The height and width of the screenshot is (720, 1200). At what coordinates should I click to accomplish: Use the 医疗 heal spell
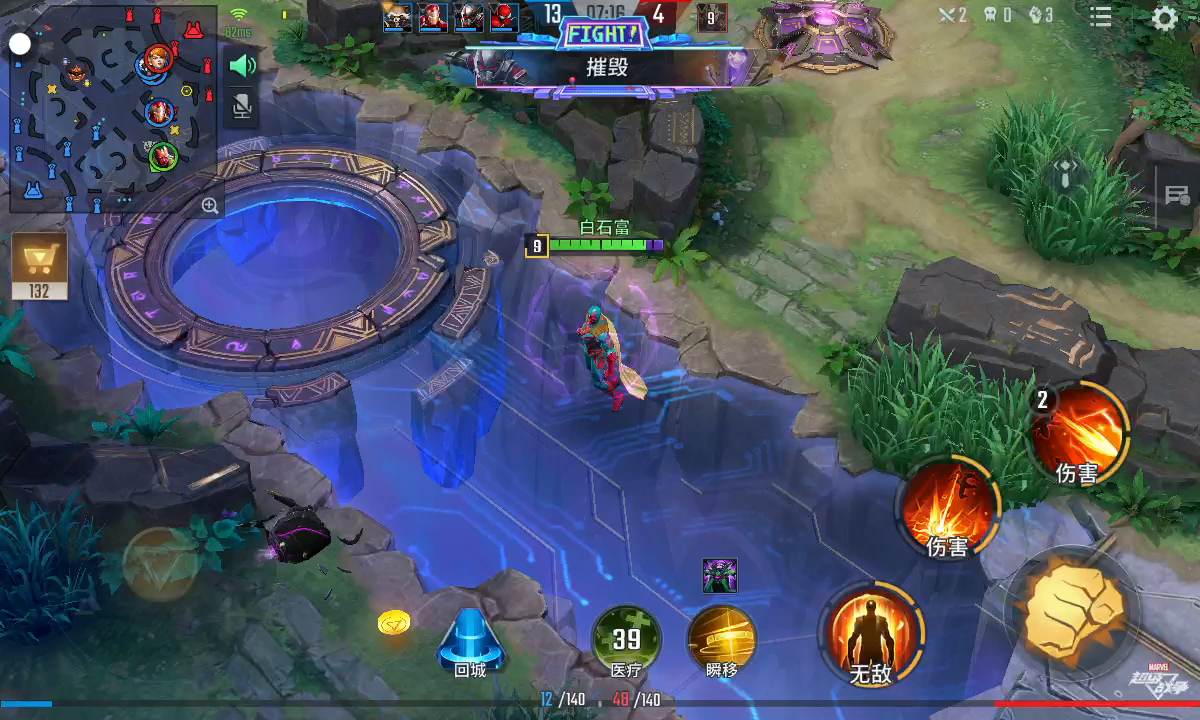627,638
